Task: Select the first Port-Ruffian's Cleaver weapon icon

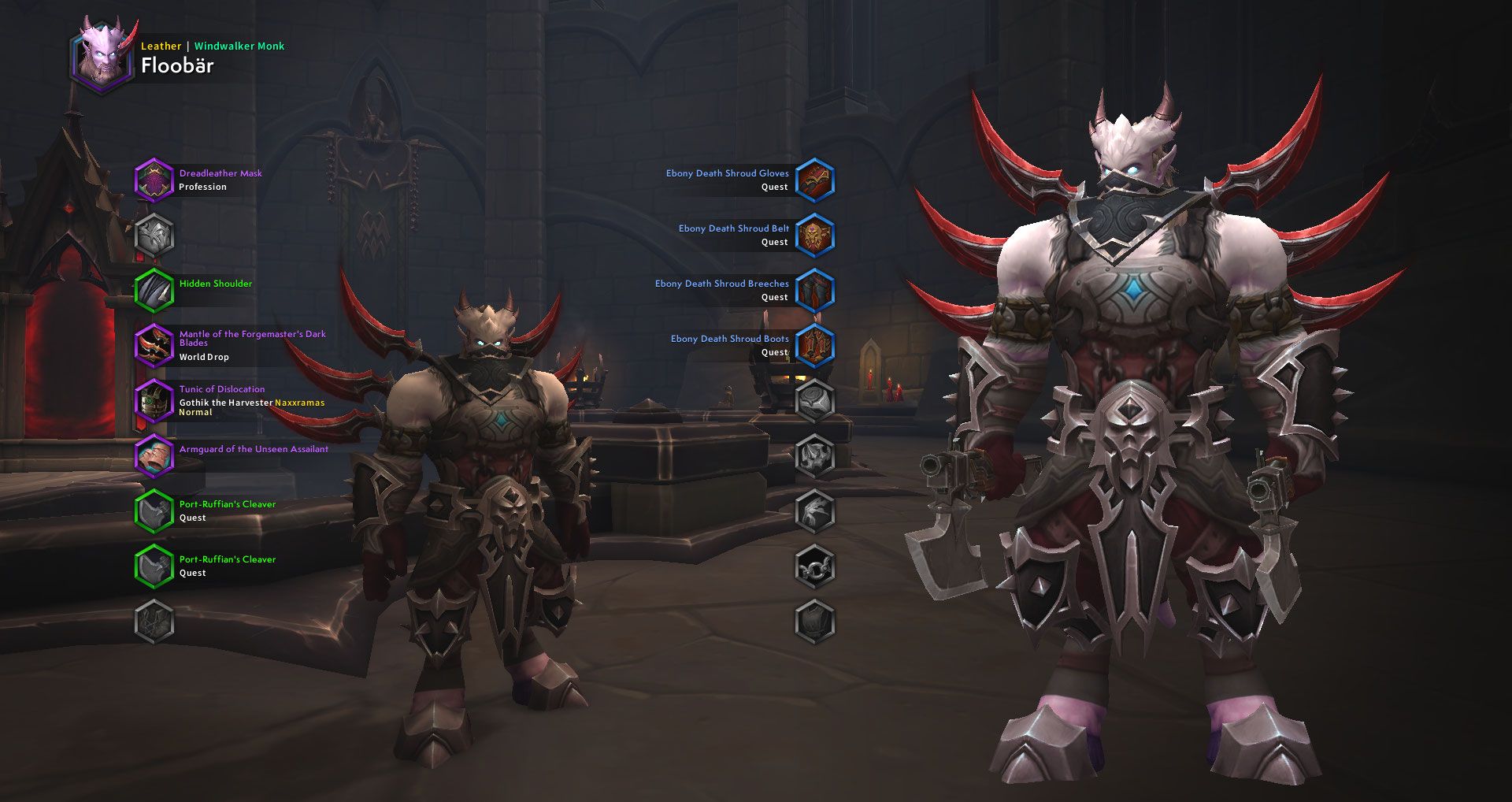Action: (154, 511)
